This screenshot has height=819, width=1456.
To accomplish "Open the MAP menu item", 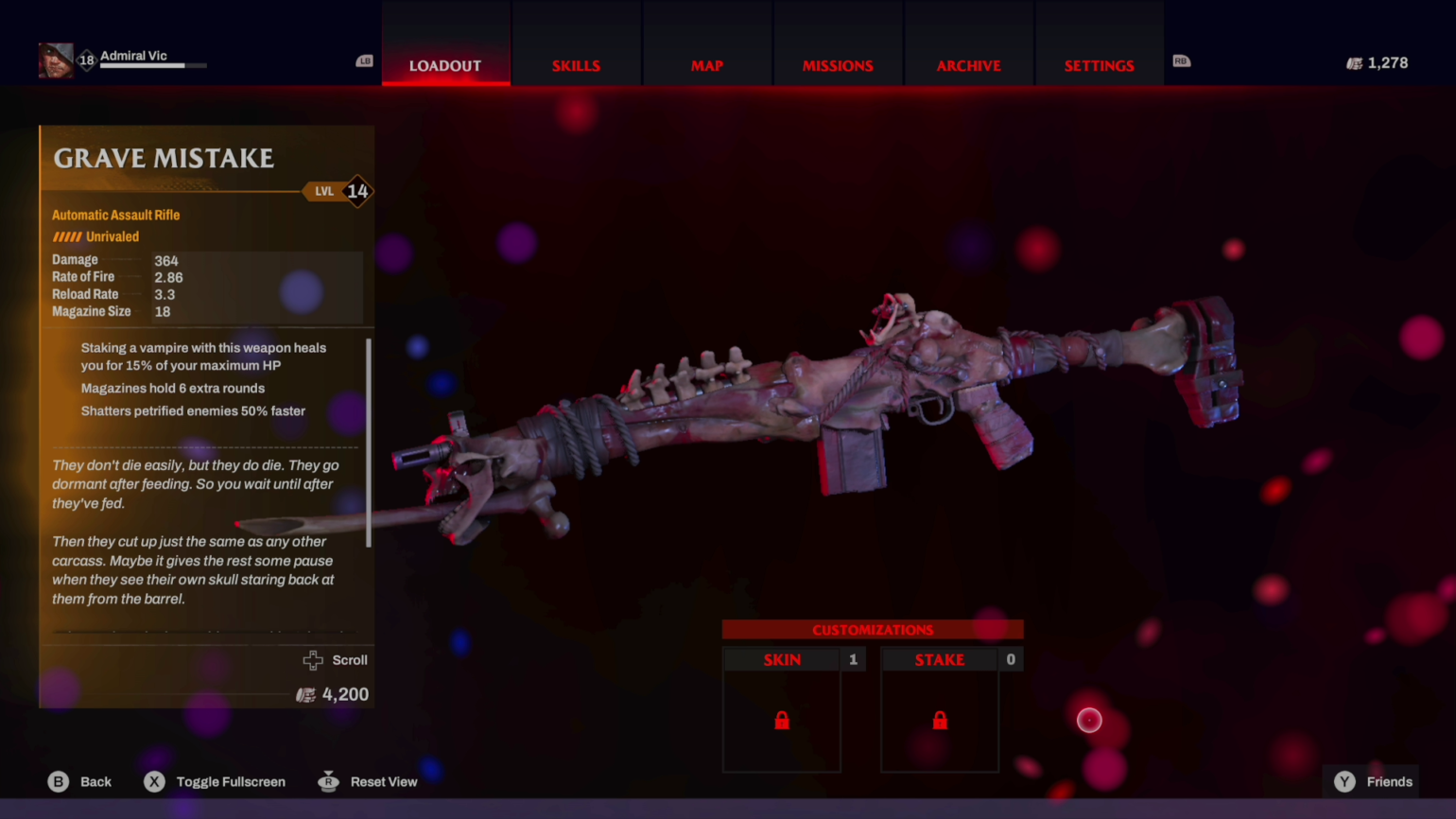I will pyautogui.click(x=707, y=65).
